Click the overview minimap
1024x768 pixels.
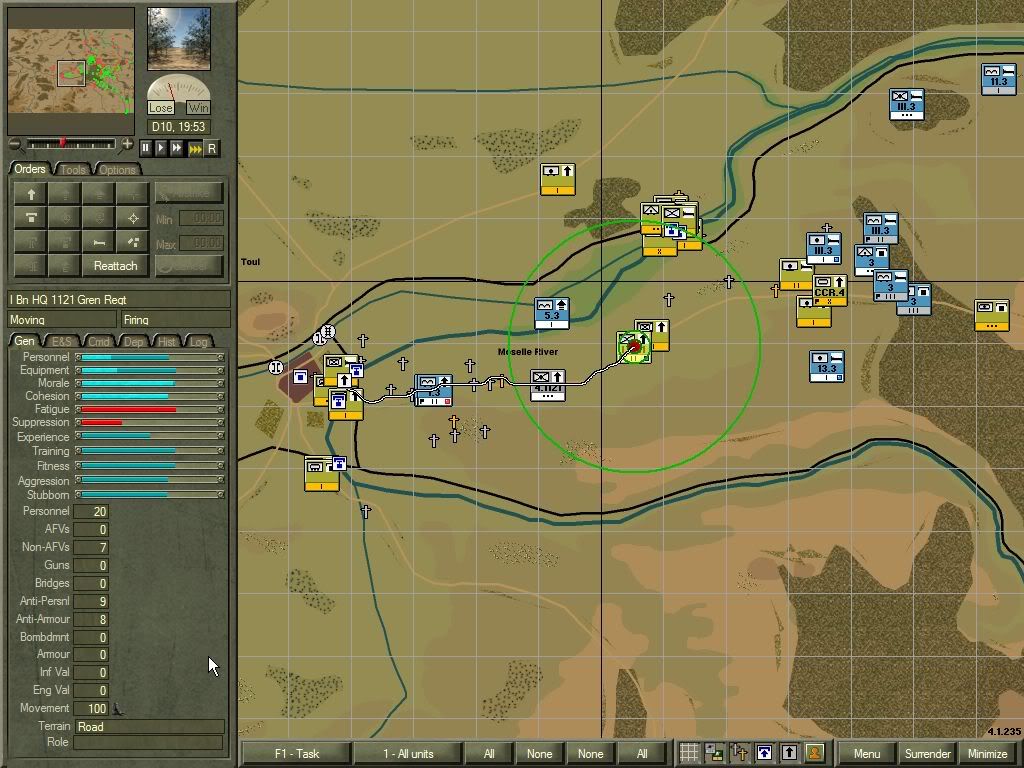(71, 71)
